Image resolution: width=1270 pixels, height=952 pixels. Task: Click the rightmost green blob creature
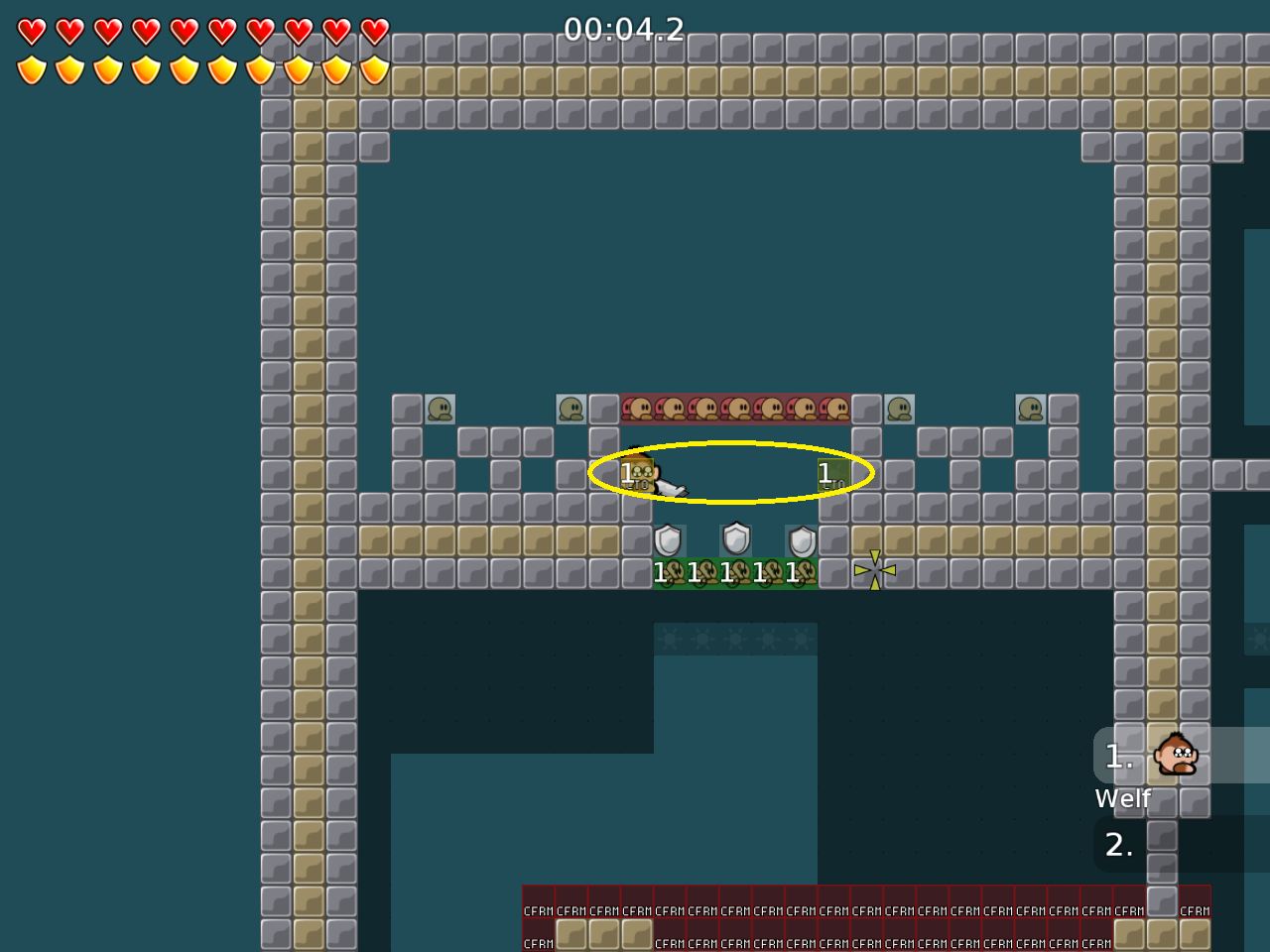click(x=1029, y=409)
